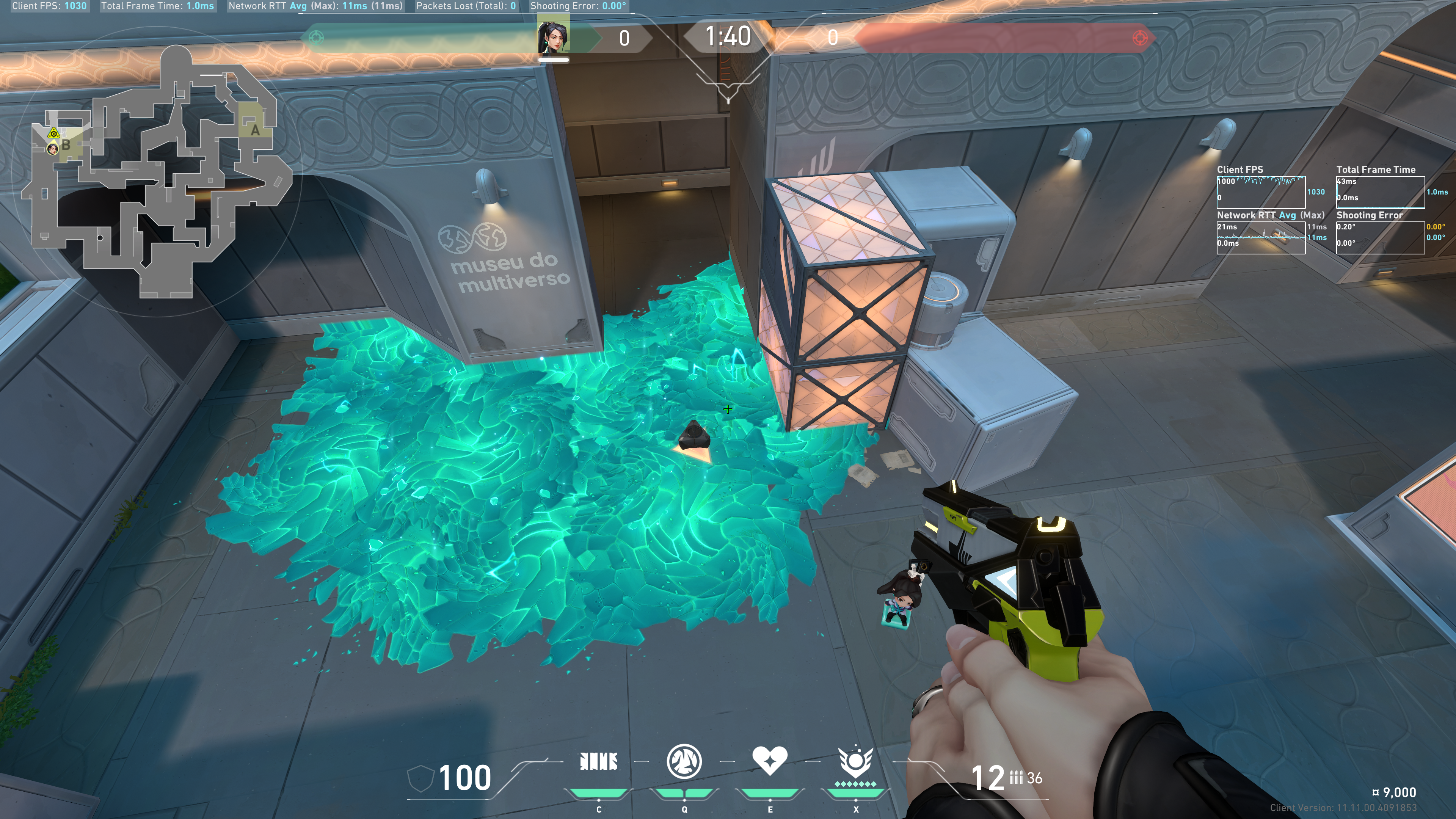Click the Sage player marker on minimap
Screen dimensions: 1456x819
coord(53,149)
